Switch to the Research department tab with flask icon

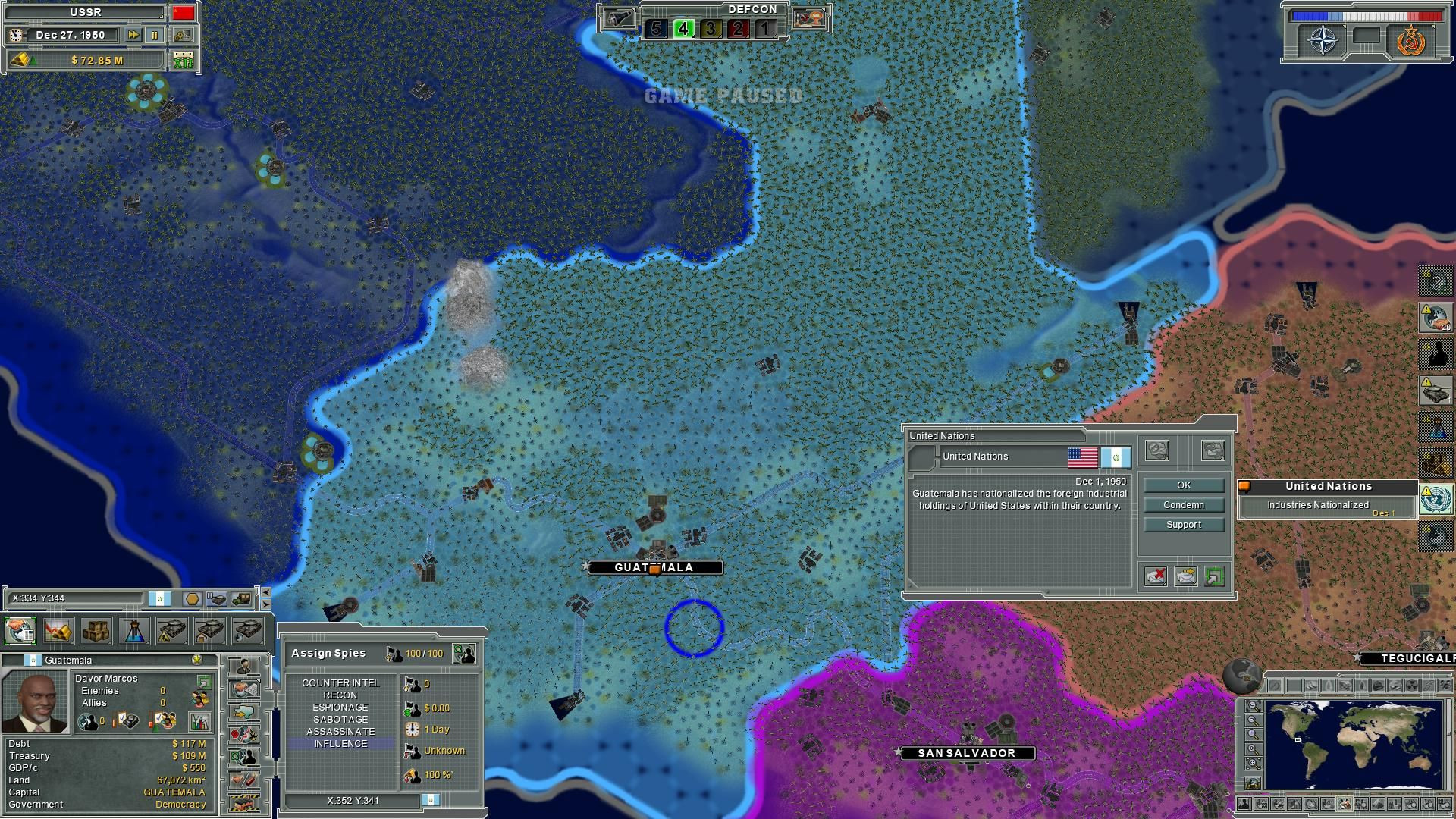click(x=135, y=631)
